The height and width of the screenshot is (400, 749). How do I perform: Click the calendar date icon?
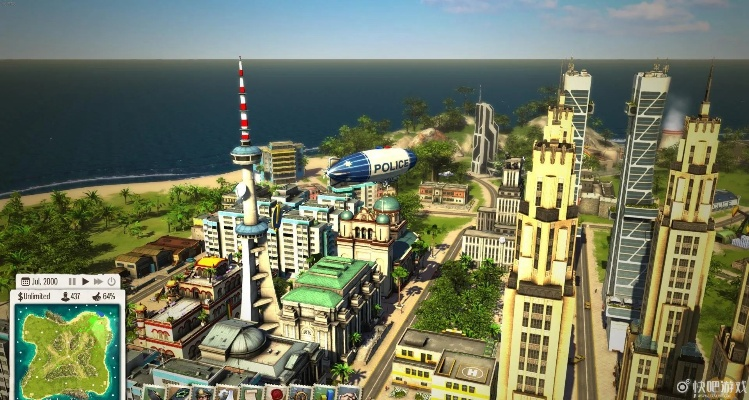click(x=25, y=282)
